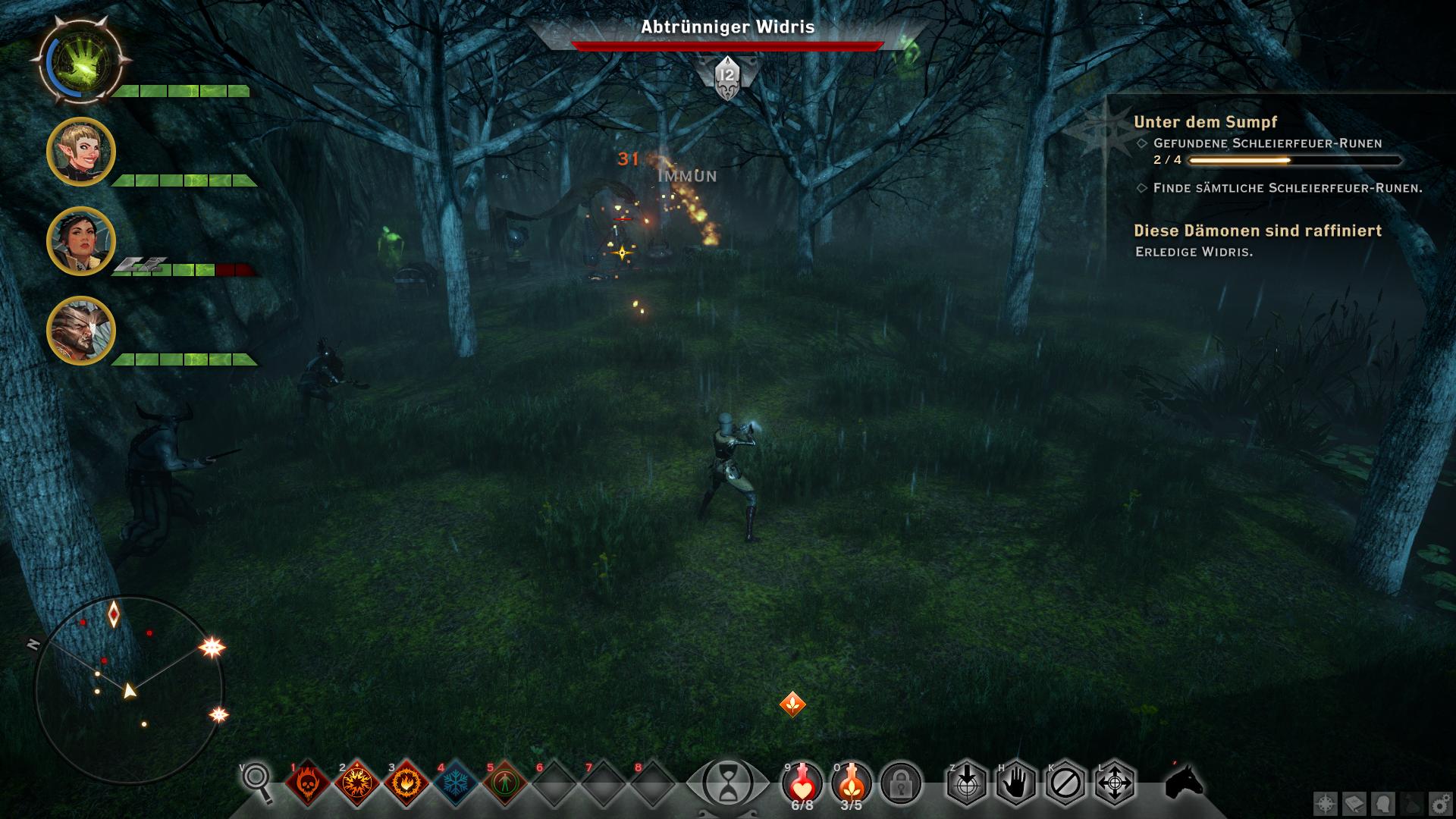
Task: Open the Unter dem Sumpf quest tracker
Action: coord(1205,122)
